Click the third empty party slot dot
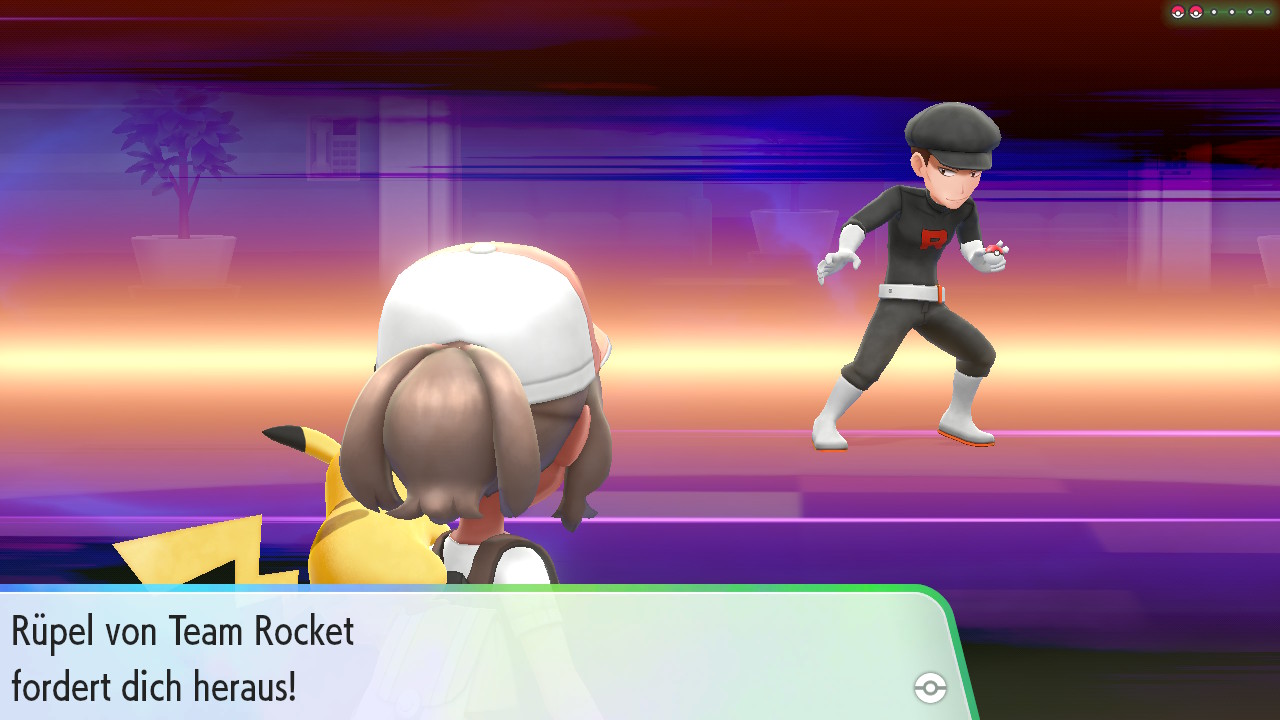 coord(1250,12)
